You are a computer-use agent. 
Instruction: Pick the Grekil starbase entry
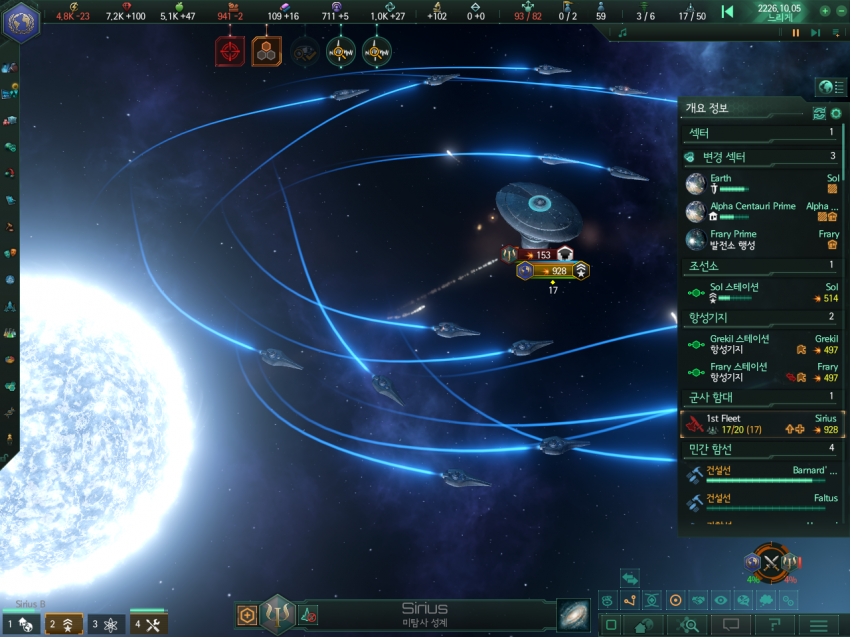(x=762, y=344)
